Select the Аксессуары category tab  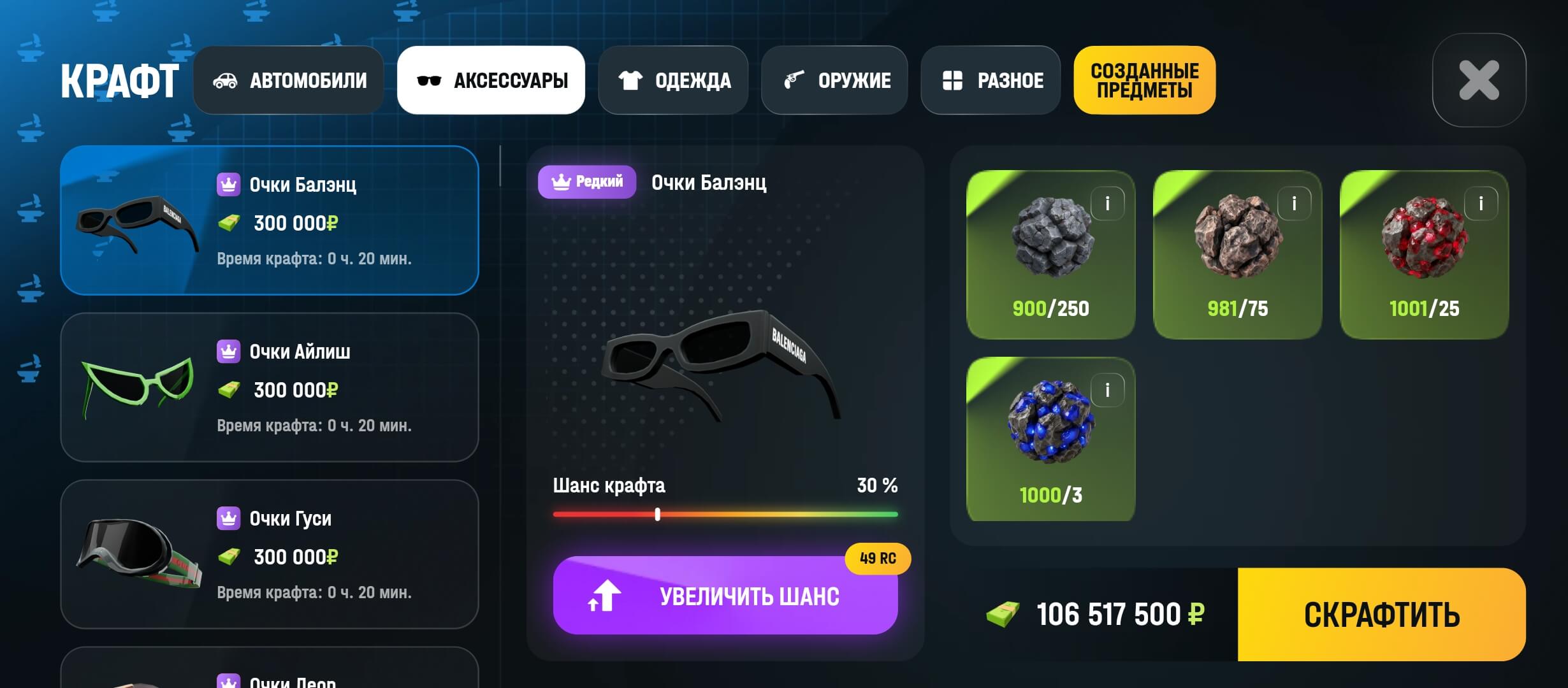491,80
